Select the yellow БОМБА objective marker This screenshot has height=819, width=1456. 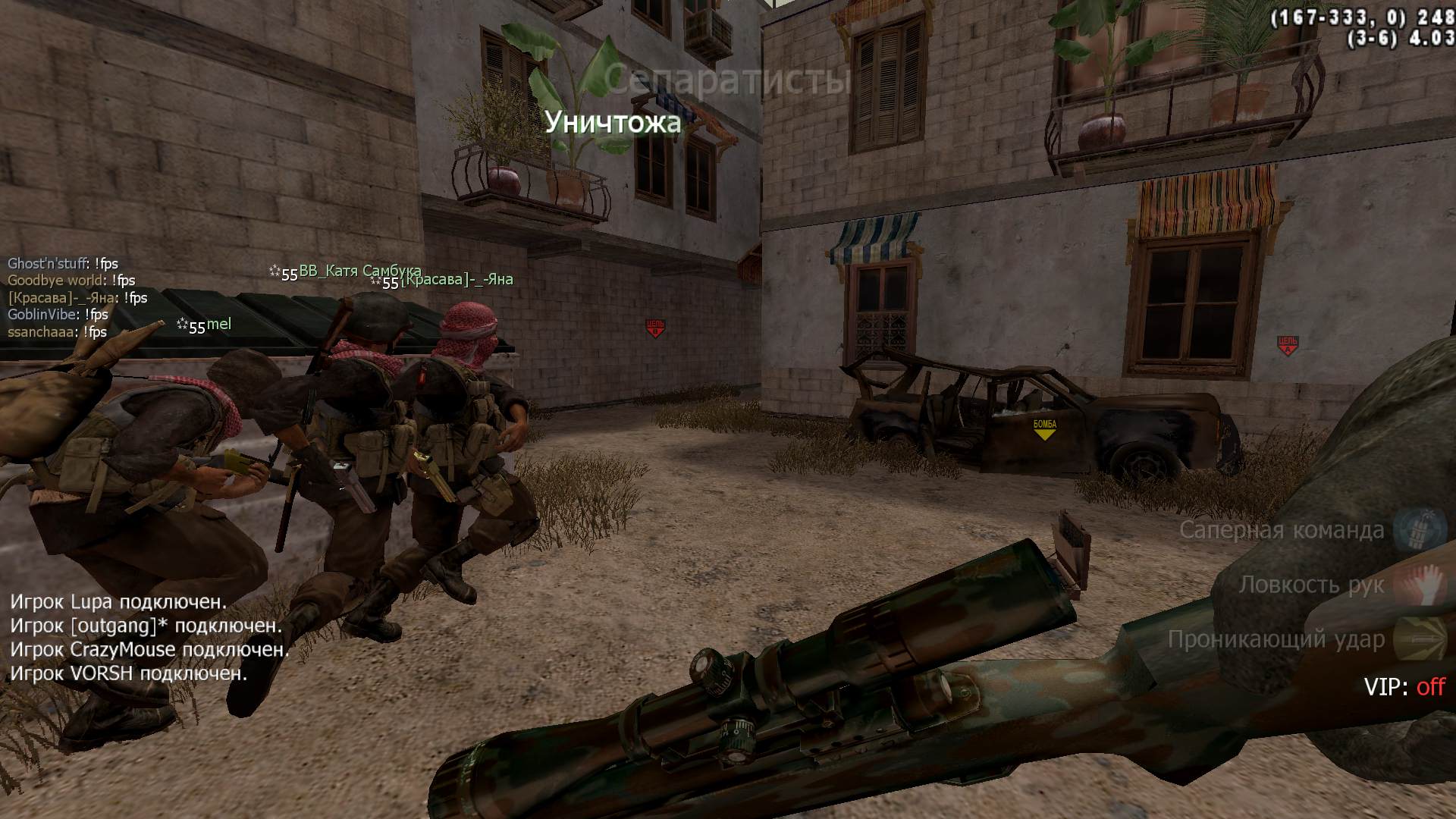coord(1044,428)
